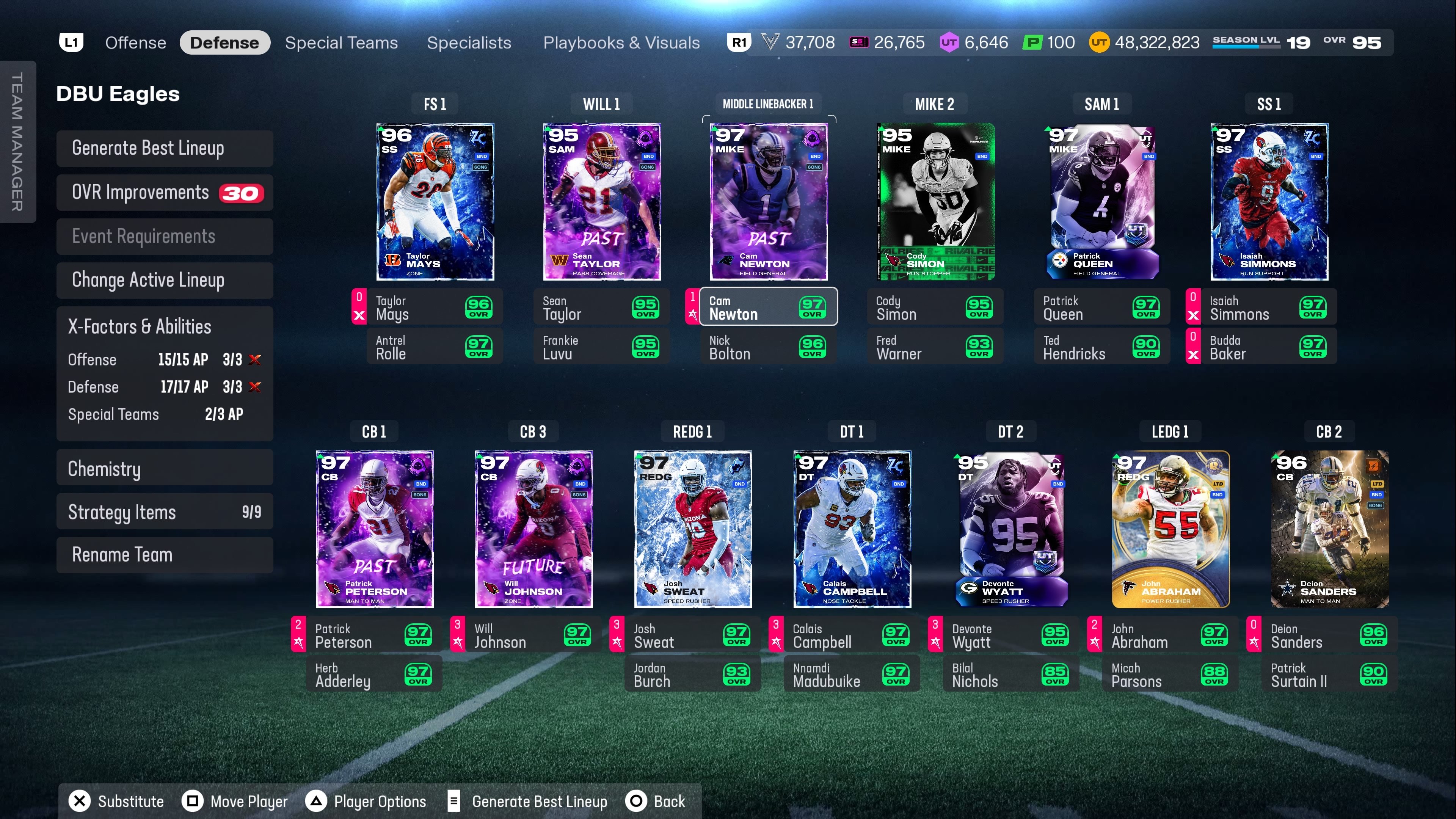Select the Taylor Mays FS card
Viewport: 1456px width, 819px height.
[435, 202]
